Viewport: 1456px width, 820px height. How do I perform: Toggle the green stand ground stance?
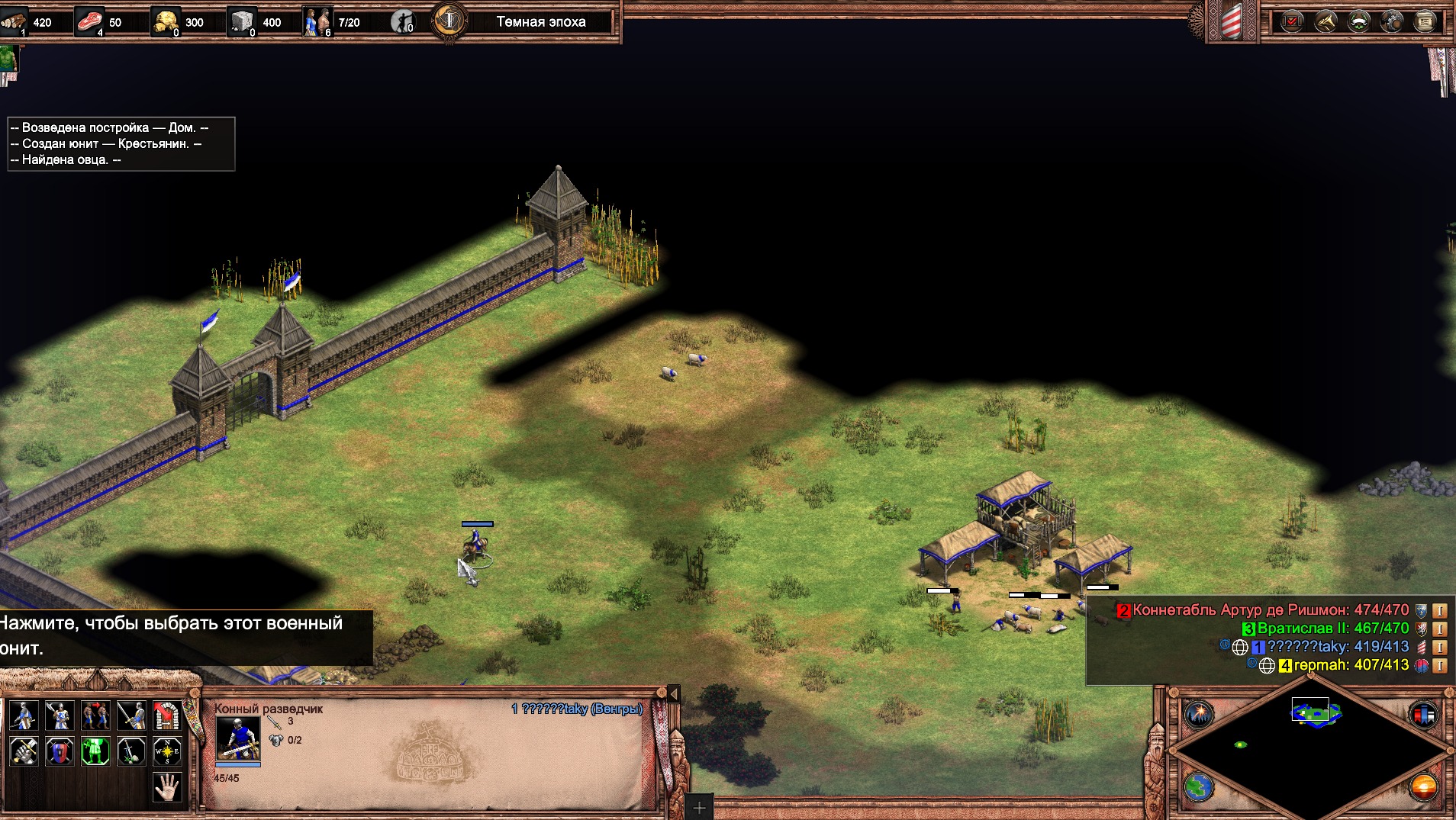click(95, 751)
